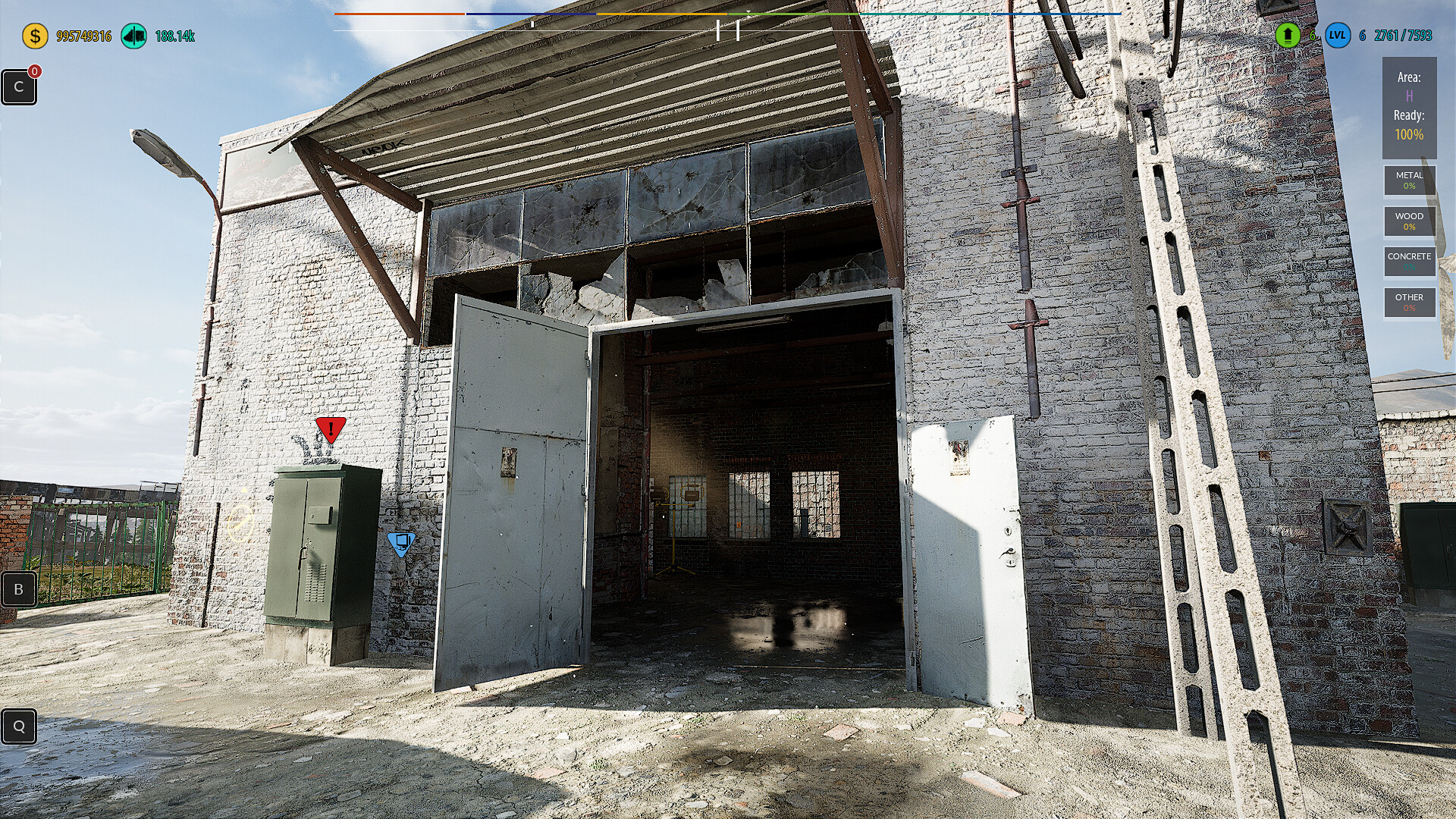
Task: Click the 188.14k garbage counter
Action: 174,34
